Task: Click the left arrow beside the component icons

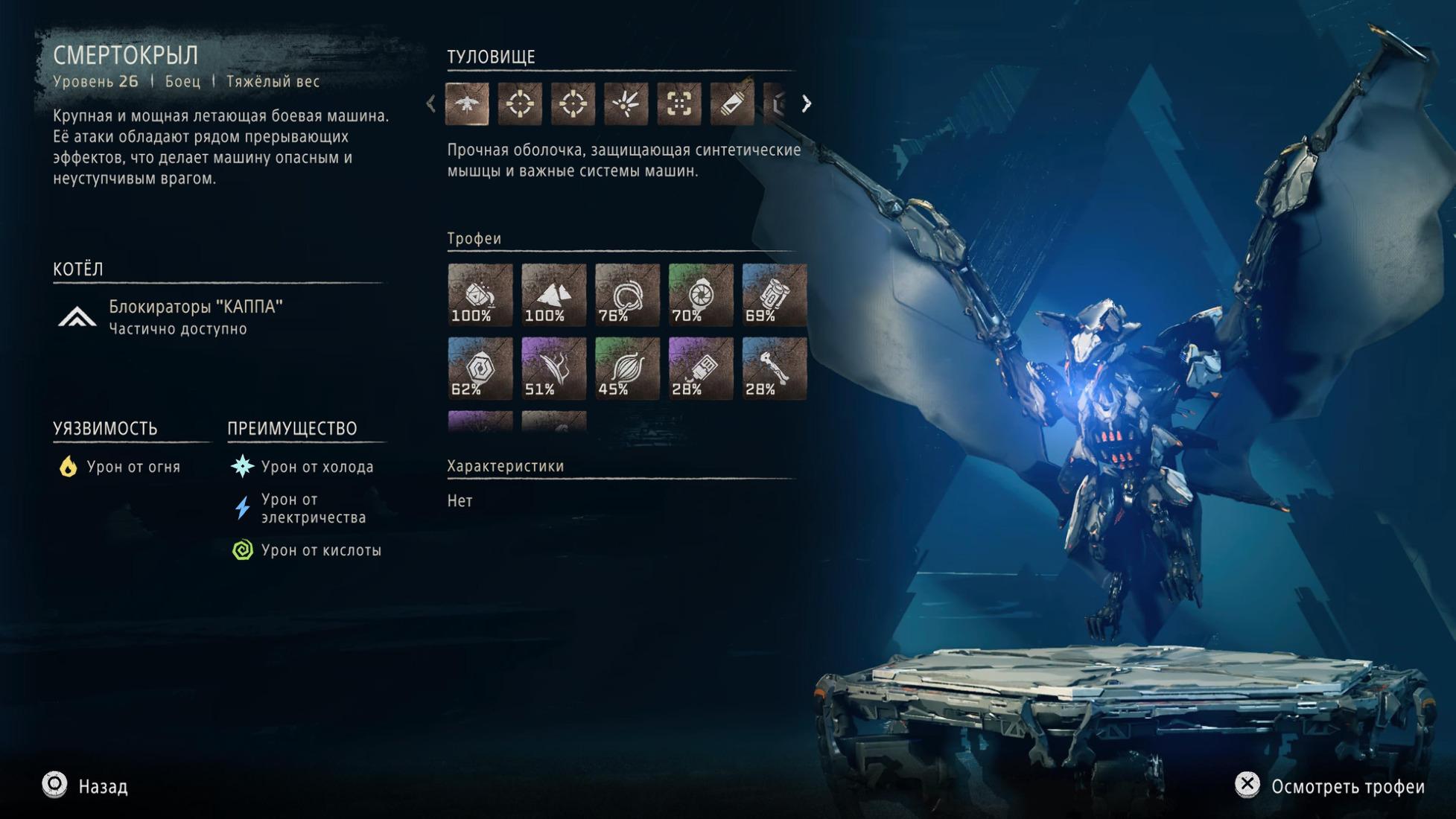Action: pyautogui.click(x=431, y=103)
